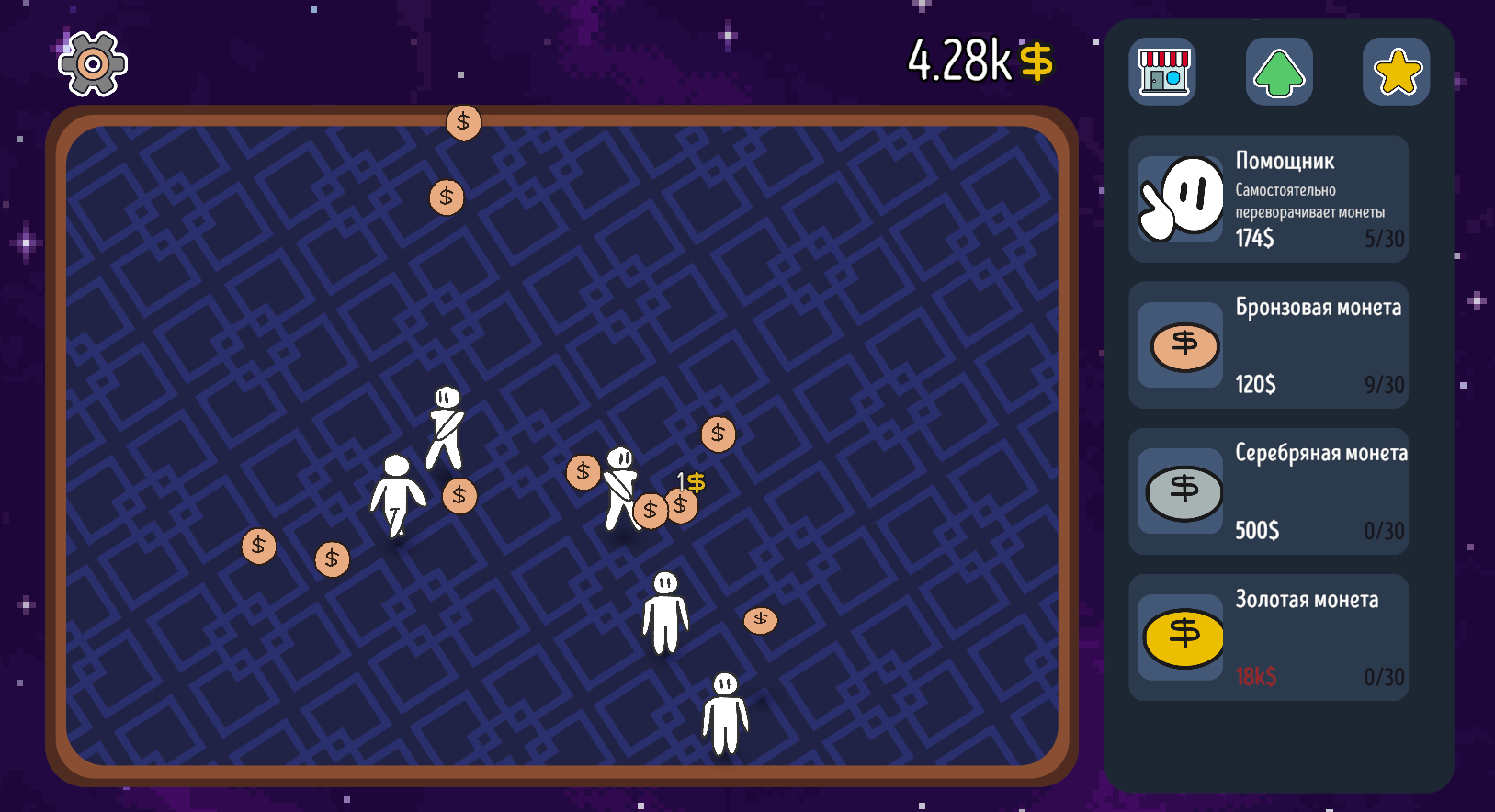The height and width of the screenshot is (812, 1495).
Task: Flip the coin at the top board edge
Action: [x=463, y=120]
